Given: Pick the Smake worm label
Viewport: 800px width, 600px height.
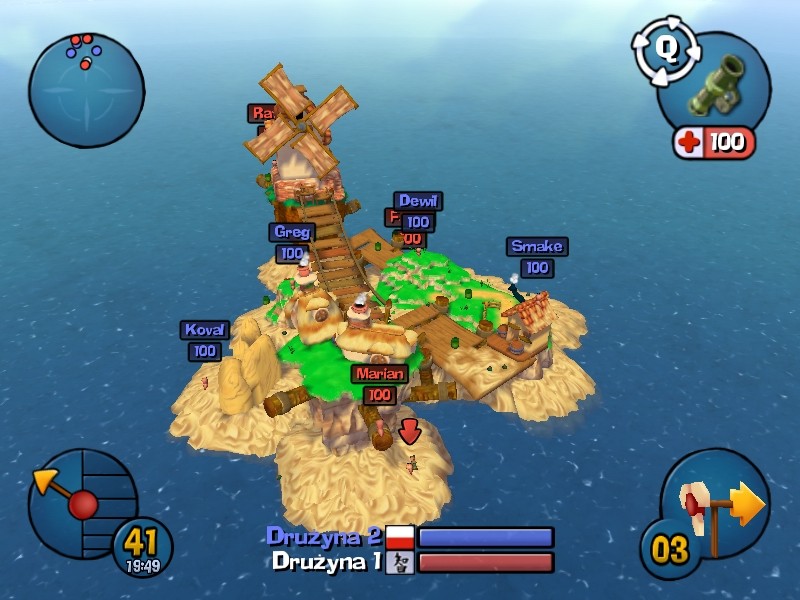Looking at the screenshot, I should [x=537, y=246].
